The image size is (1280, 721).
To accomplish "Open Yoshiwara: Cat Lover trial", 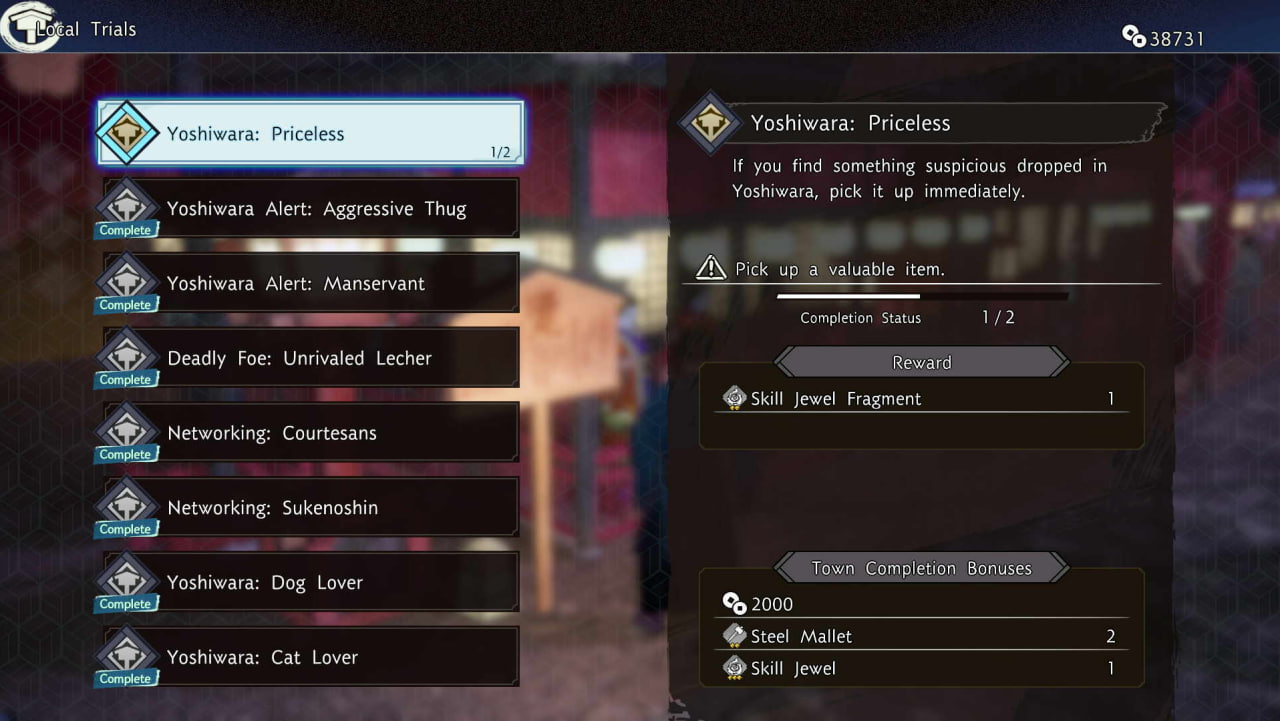I will click(x=312, y=657).
